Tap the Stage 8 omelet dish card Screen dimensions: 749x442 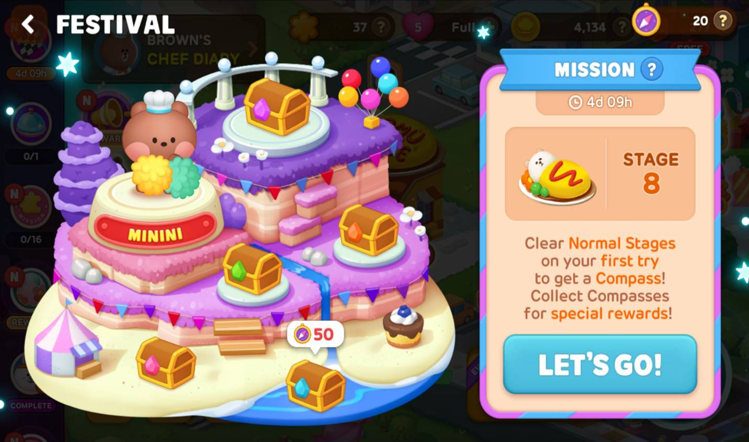[599, 174]
